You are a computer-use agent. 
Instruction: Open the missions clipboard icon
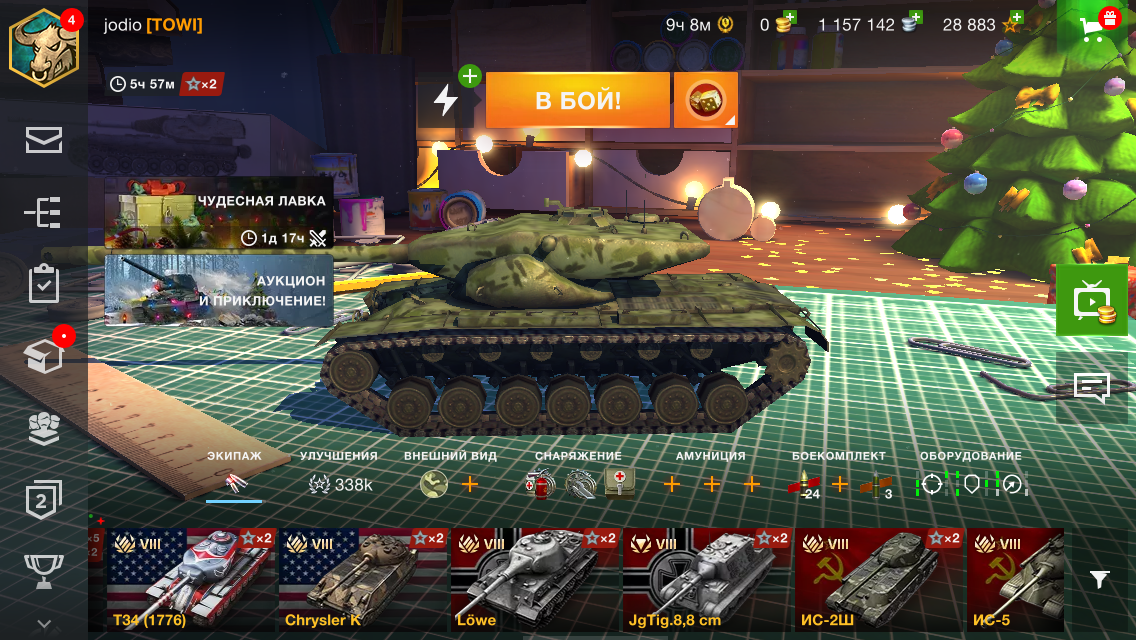[x=44, y=284]
